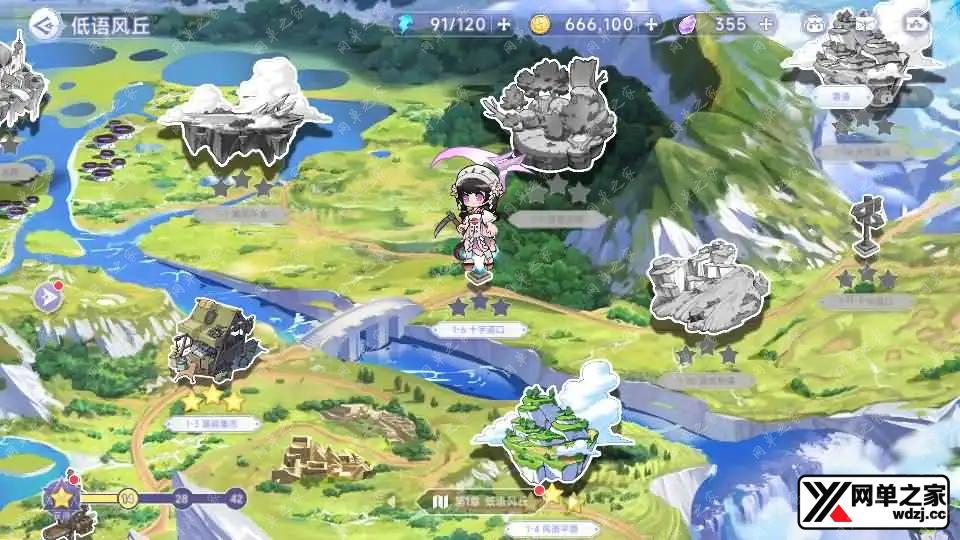Tap the purple arrow icon with red dot

tap(47, 296)
